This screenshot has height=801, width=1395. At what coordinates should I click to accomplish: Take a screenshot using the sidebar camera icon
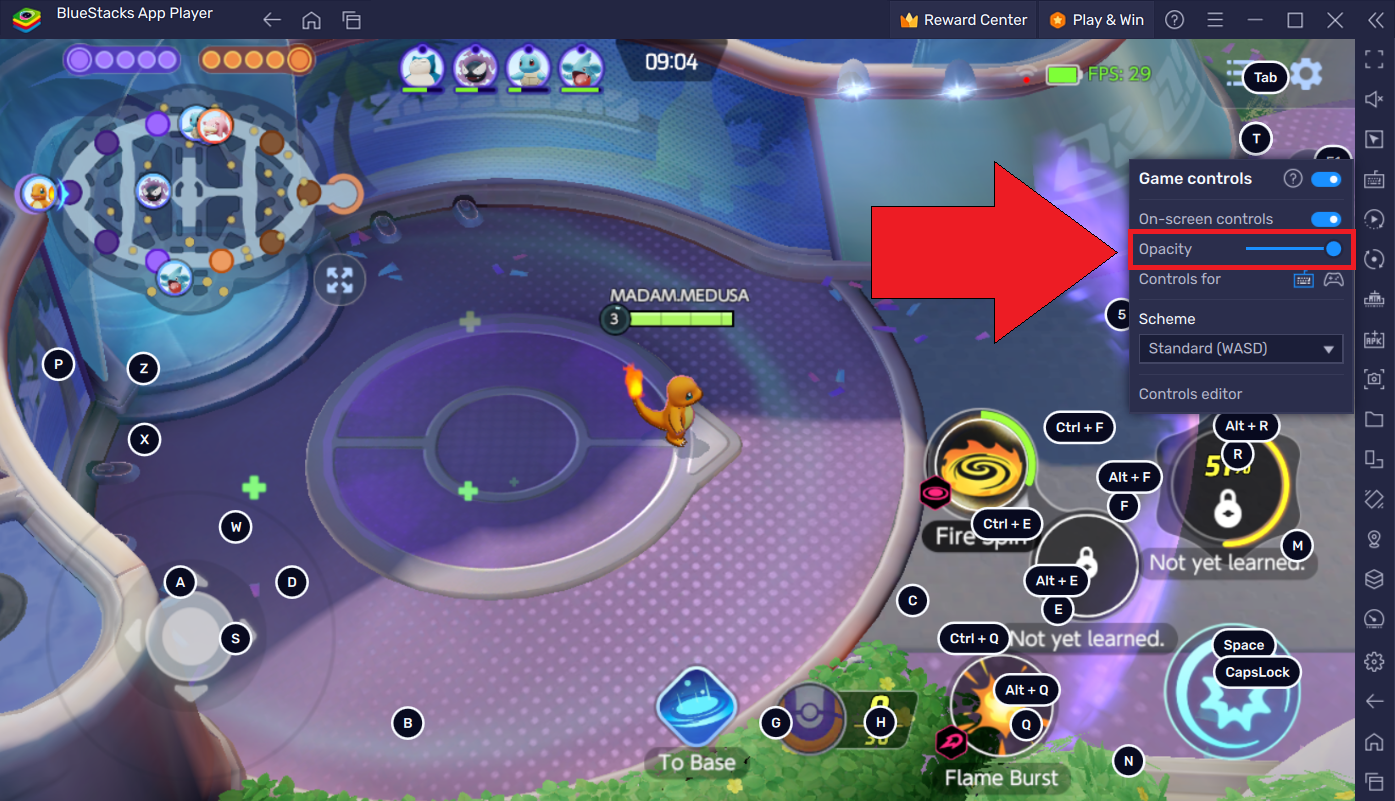1374,381
